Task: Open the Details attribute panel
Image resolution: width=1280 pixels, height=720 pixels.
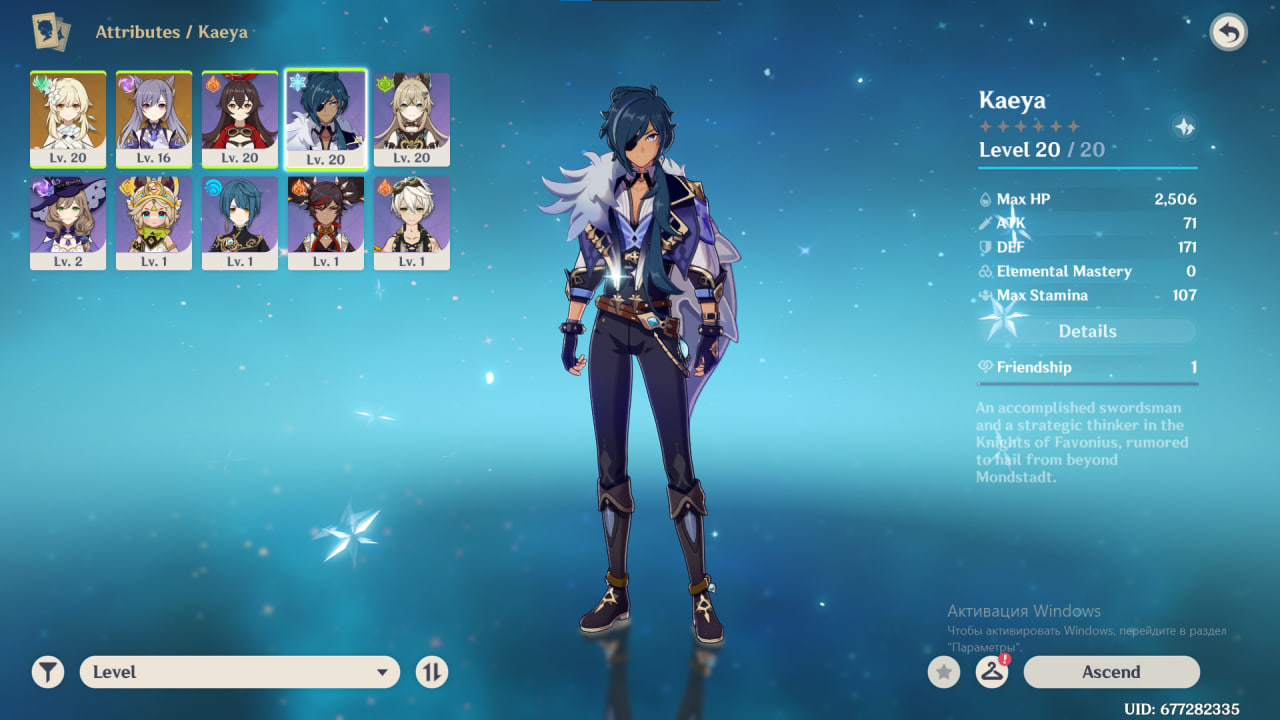Action: [x=1087, y=331]
